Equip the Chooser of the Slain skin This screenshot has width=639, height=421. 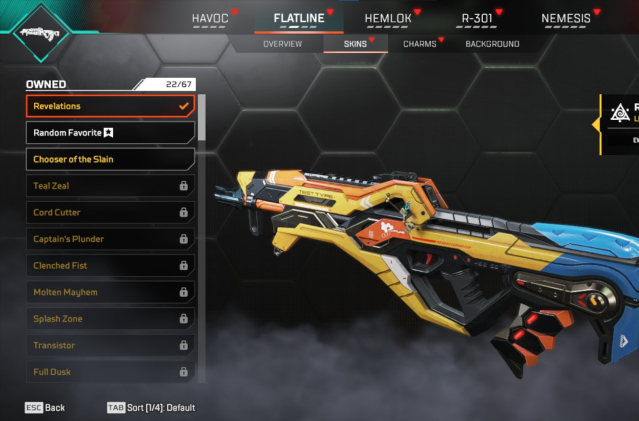pyautogui.click(x=110, y=159)
